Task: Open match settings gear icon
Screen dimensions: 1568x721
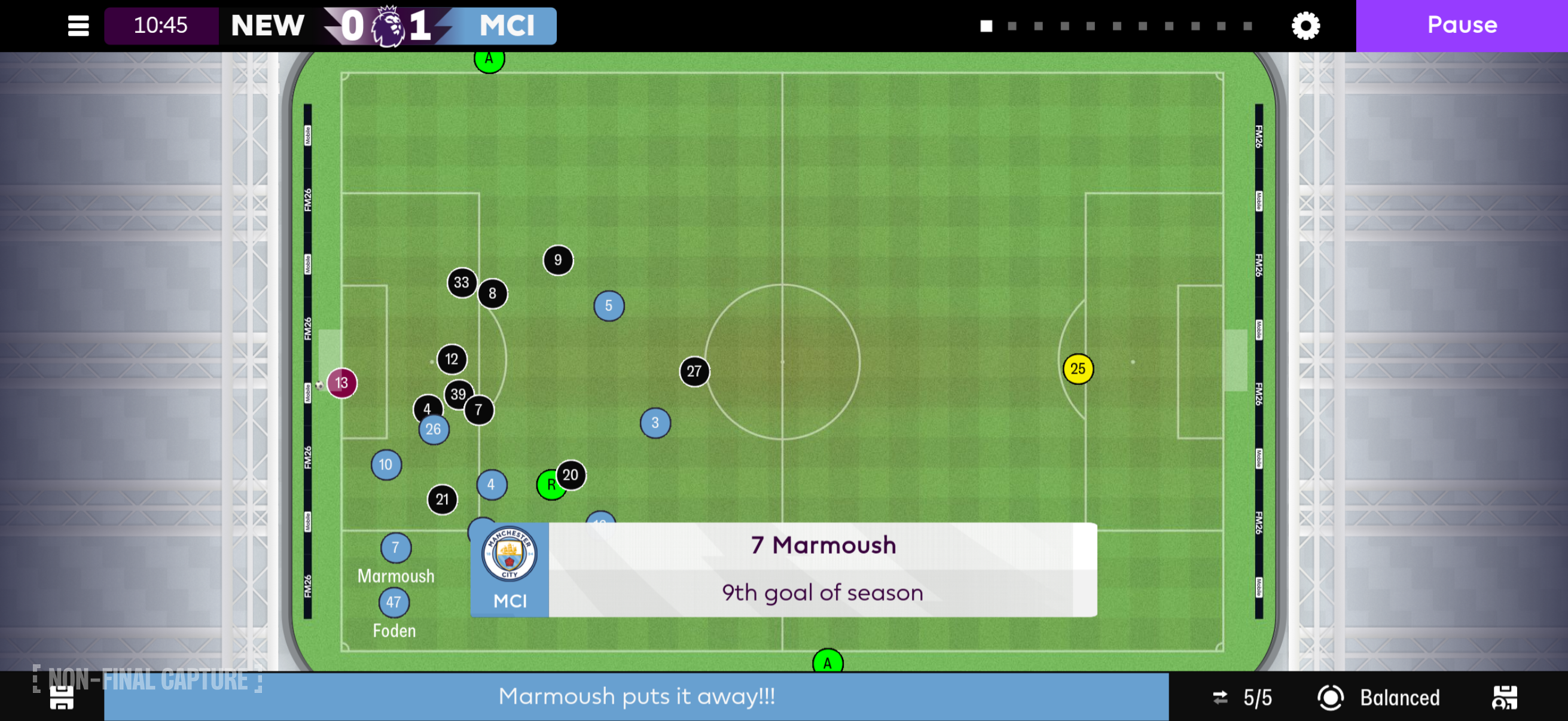Action: [1305, 26]
